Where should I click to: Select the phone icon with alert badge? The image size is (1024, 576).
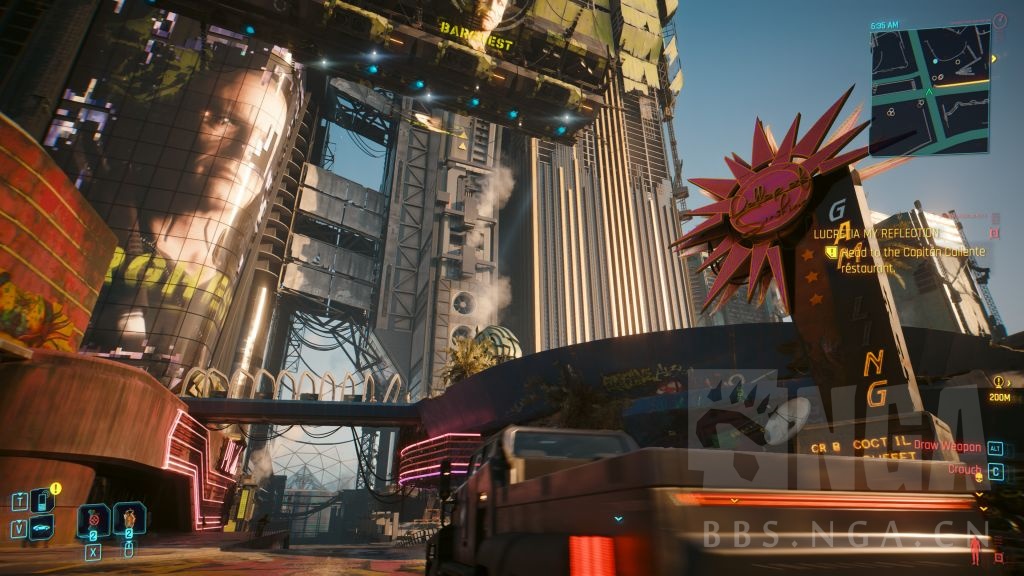42,500
